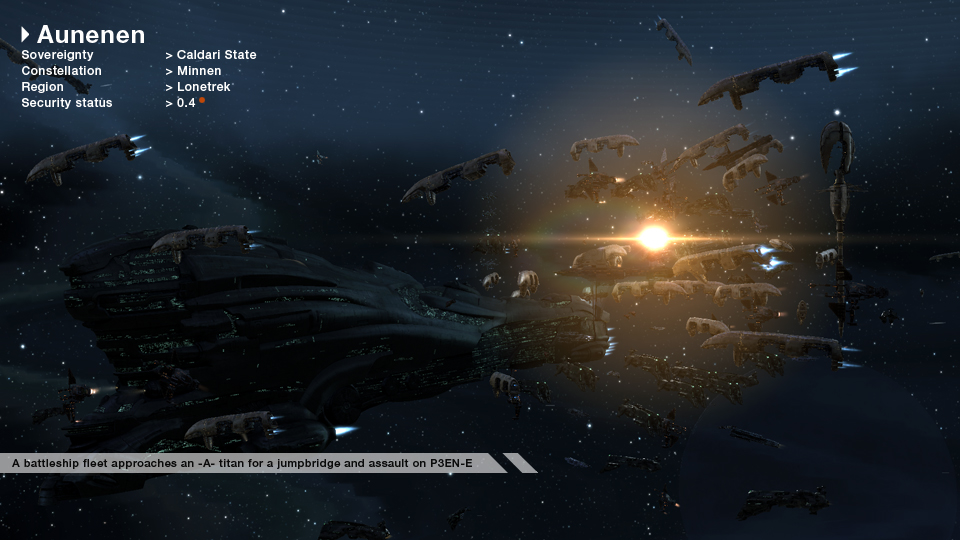The height and width of the screenshot is (540, 960).
Task: Collapse the arrow beside Aunenen
Action: (x=25, y=35)
